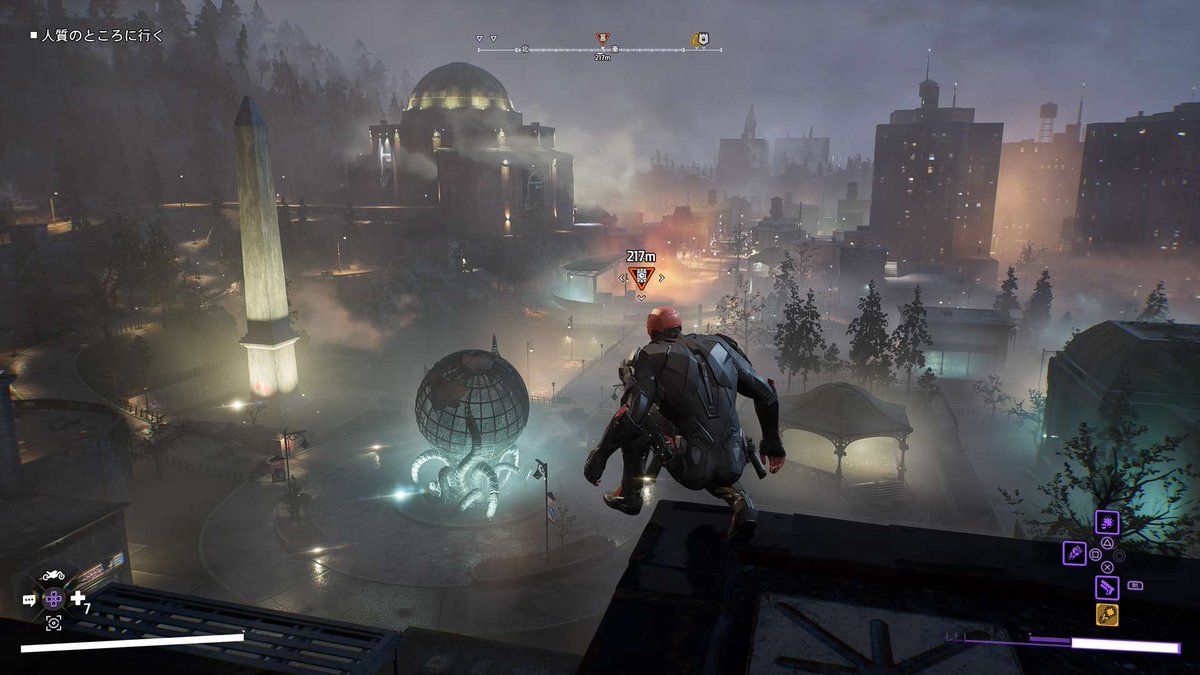
Task: Summon the Batcycle via the motorcycle icon
Action: (x=53, y=576)
